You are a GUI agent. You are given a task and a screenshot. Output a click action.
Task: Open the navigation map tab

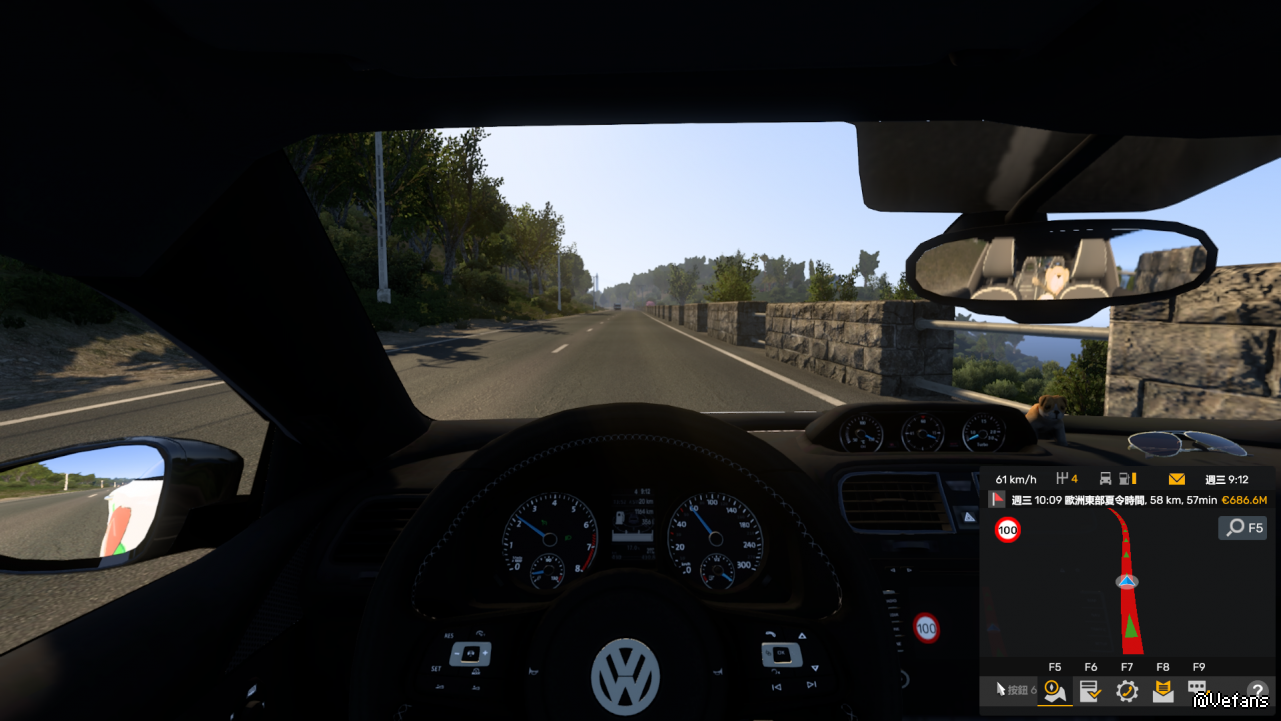coord(1055,690)
